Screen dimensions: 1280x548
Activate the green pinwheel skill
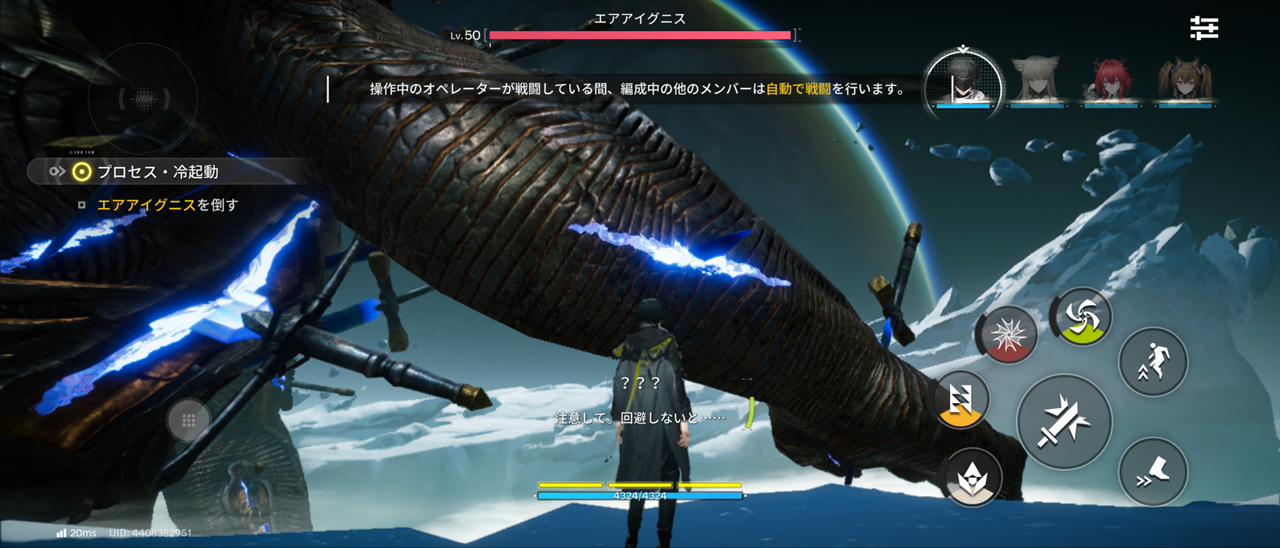(1082, 317)
